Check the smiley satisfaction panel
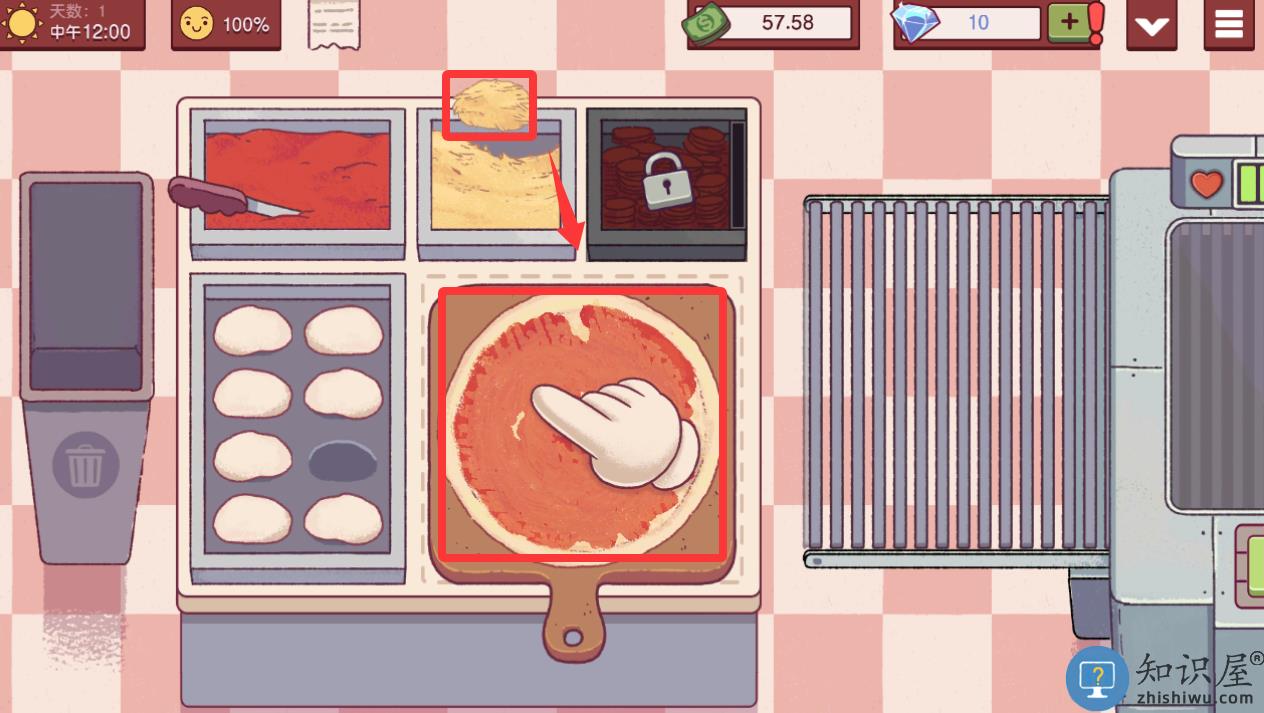The image size is (1264, 713). pyautogui.click(x=225, y=24)
